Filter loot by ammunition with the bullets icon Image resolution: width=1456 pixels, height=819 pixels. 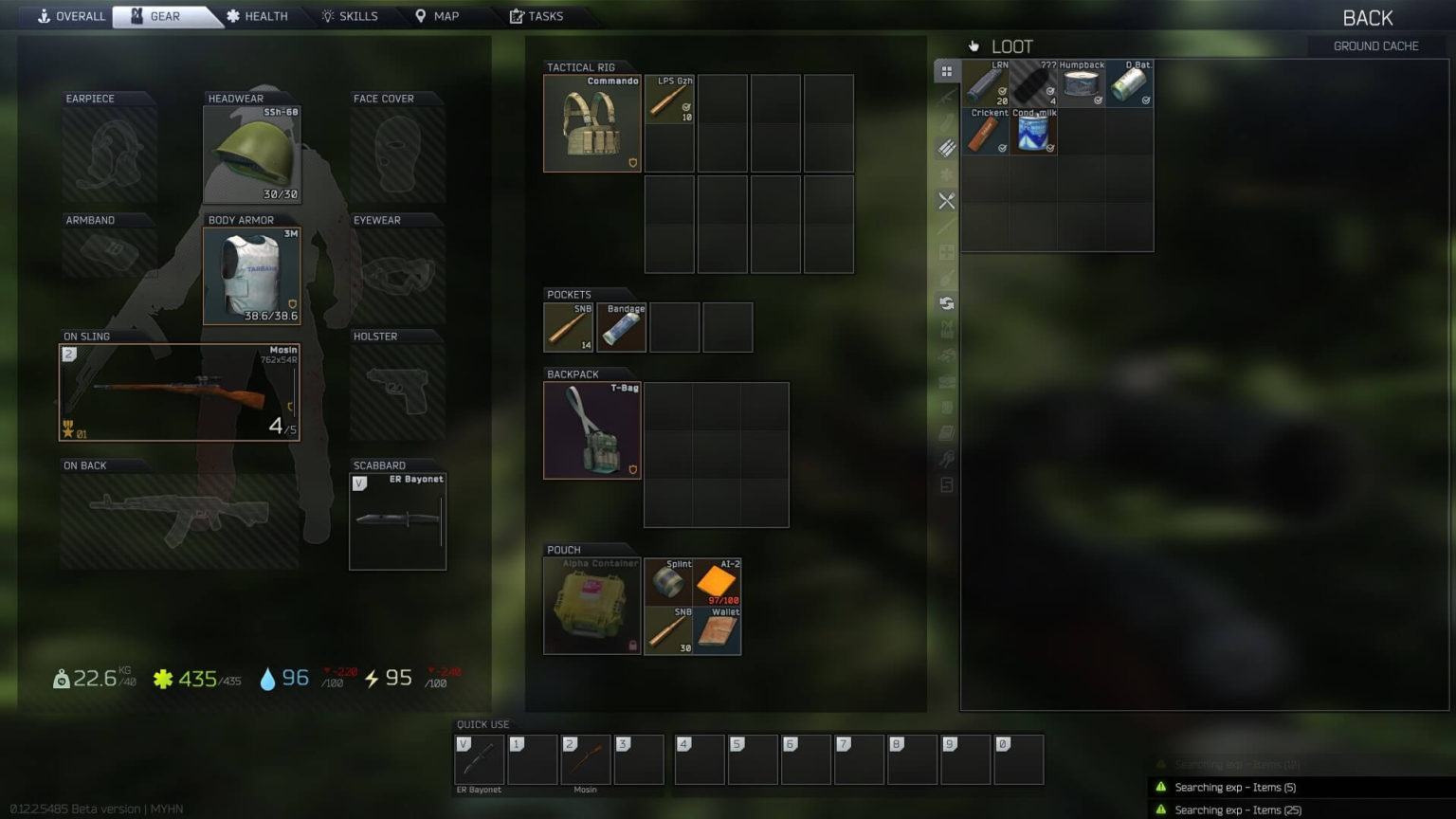(946, 148)
